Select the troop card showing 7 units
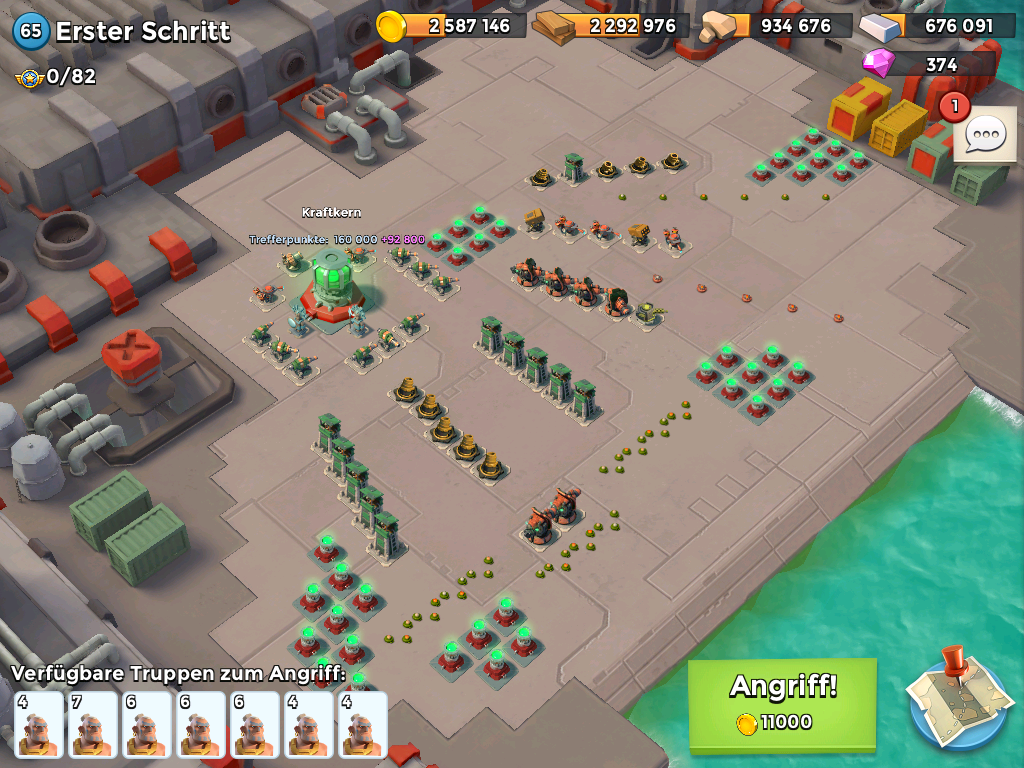The height and width of the screenshot is (768, 1024). click(x=93, y=723)
